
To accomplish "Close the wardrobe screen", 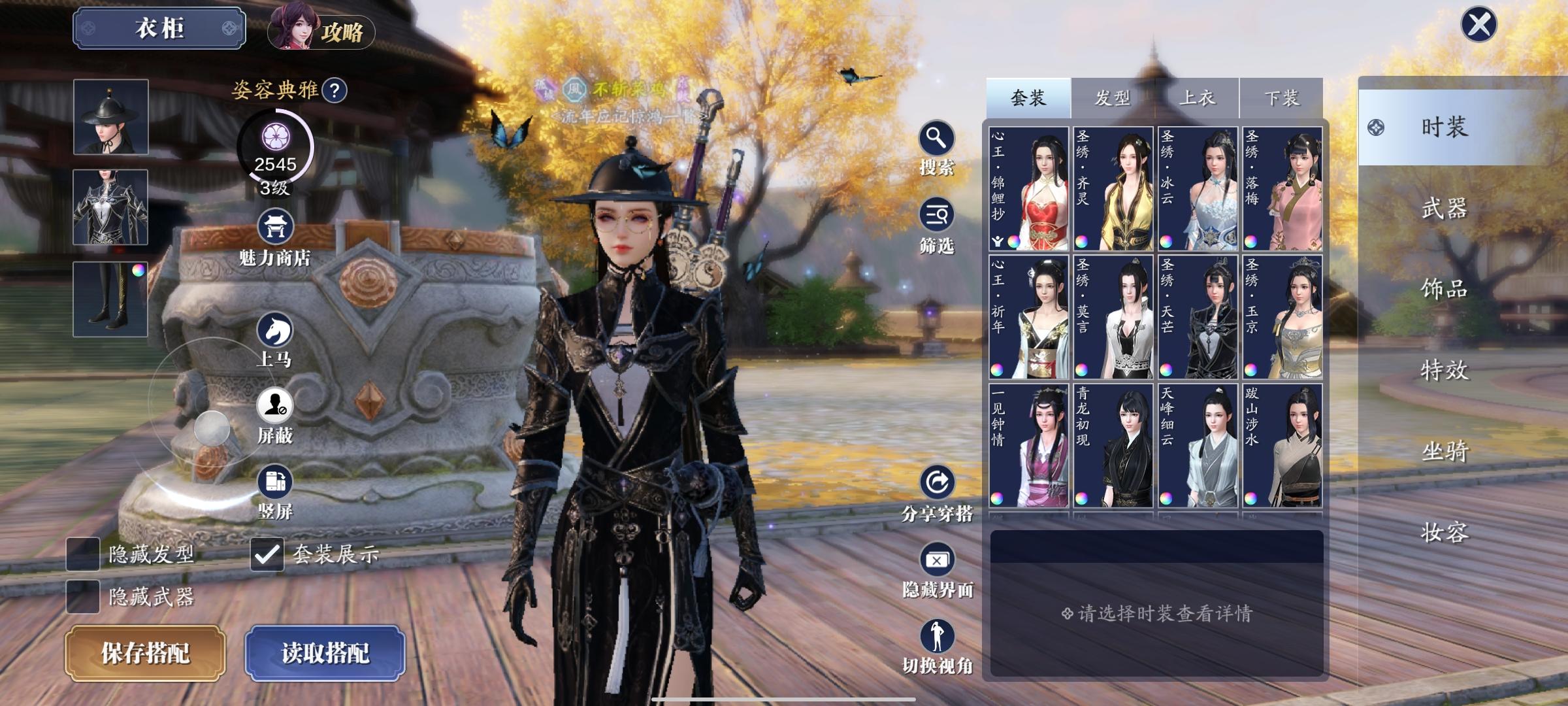I will pos(1478,25).
